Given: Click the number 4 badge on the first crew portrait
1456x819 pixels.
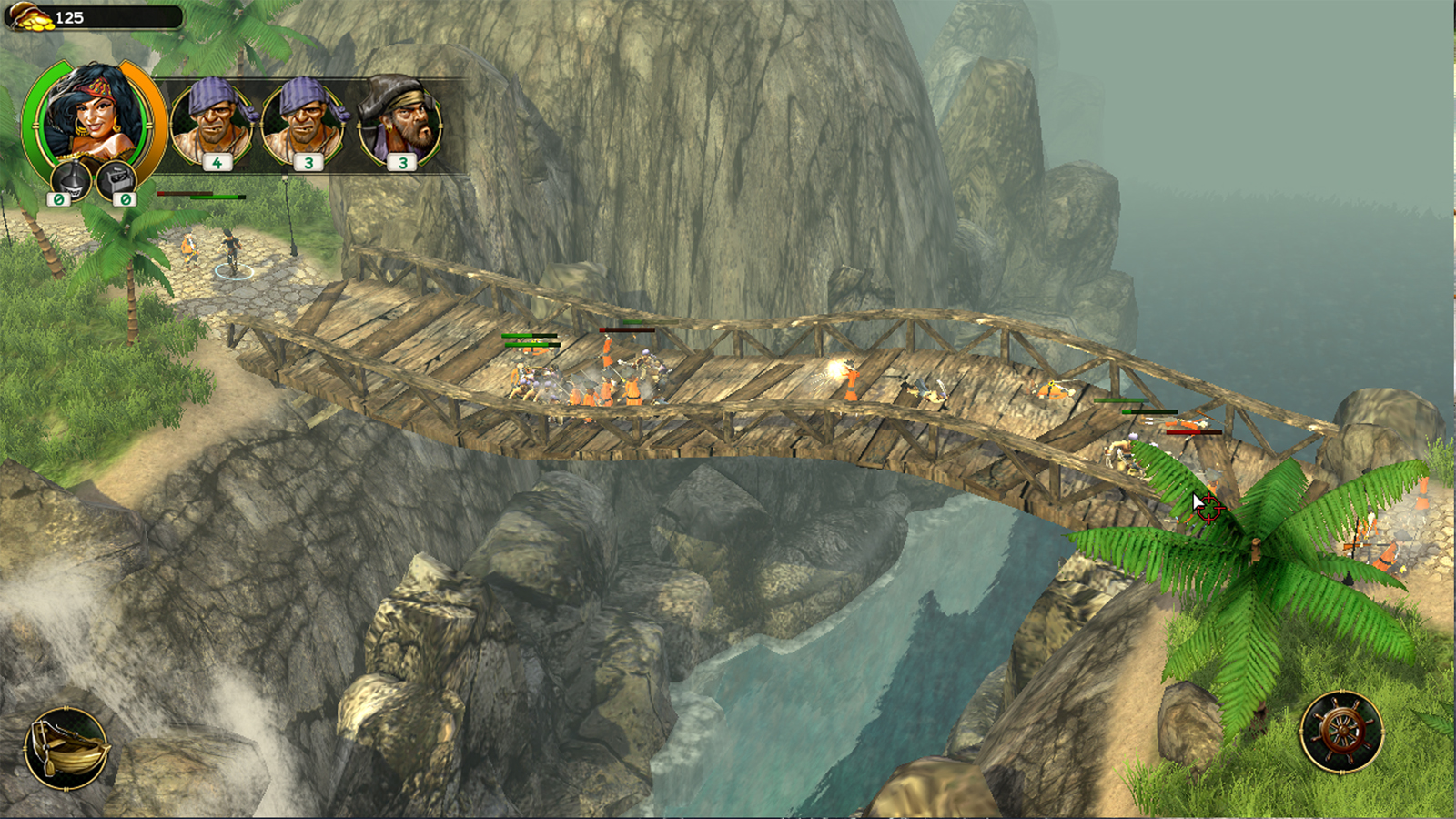Looking at the screenshot, I should [x=217, y=164].
